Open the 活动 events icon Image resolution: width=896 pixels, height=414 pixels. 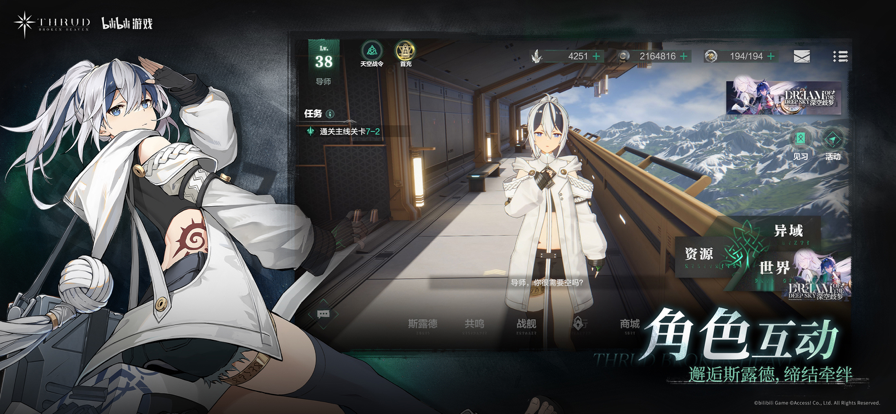(x=833, y=143)
